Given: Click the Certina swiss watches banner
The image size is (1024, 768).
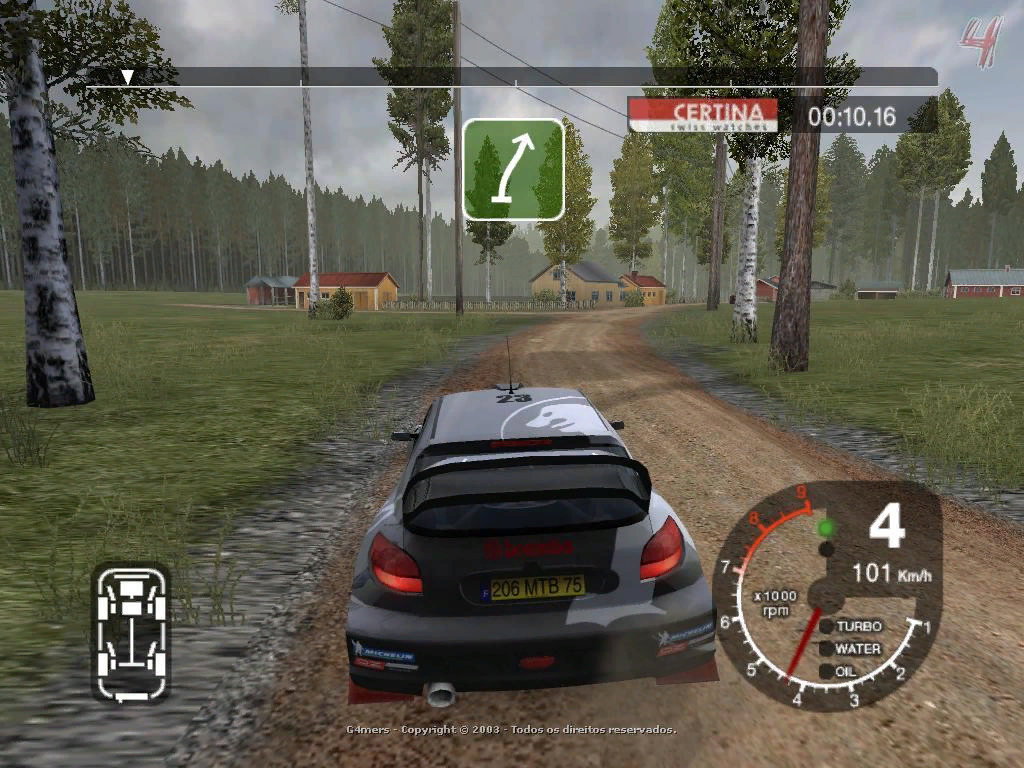Looking at the screenshot, I should (x=703, y=115).
